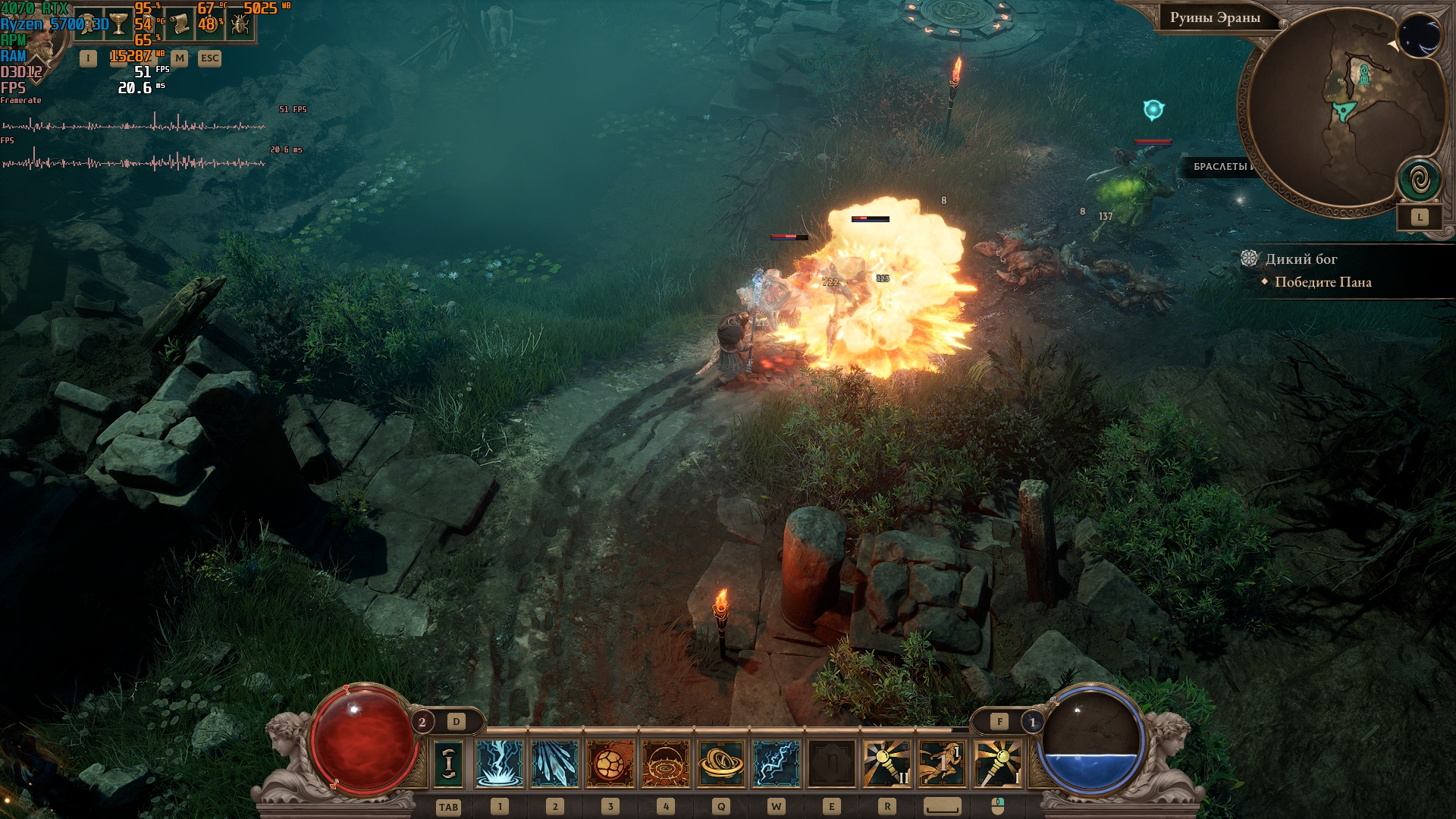The width and height of the screenshot is (1456, 819).
Task: Use the glowing staff II skill
Action: click(886, 763)
